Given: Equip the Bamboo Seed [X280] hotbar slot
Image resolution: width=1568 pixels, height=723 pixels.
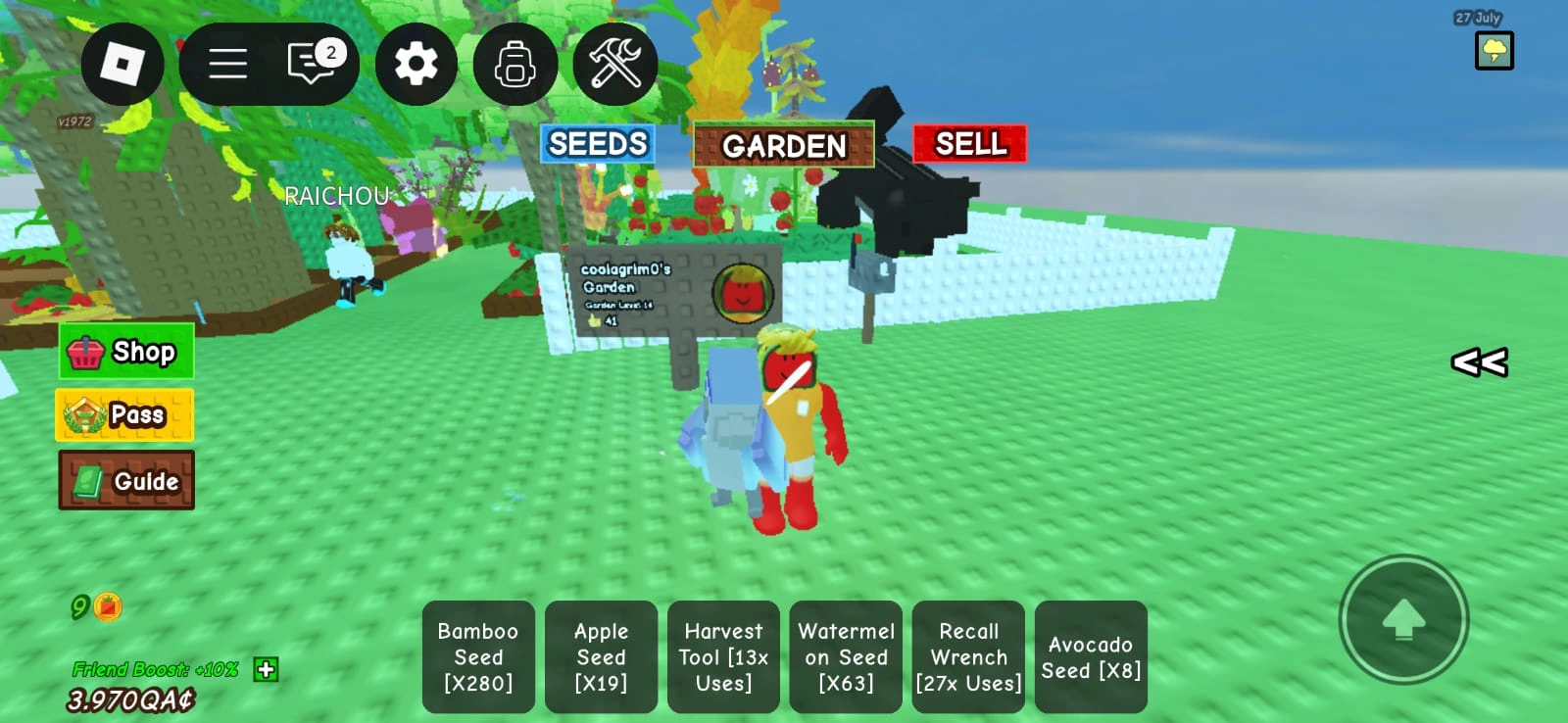Looking at the screenshot, I should (x=479, y=656).
